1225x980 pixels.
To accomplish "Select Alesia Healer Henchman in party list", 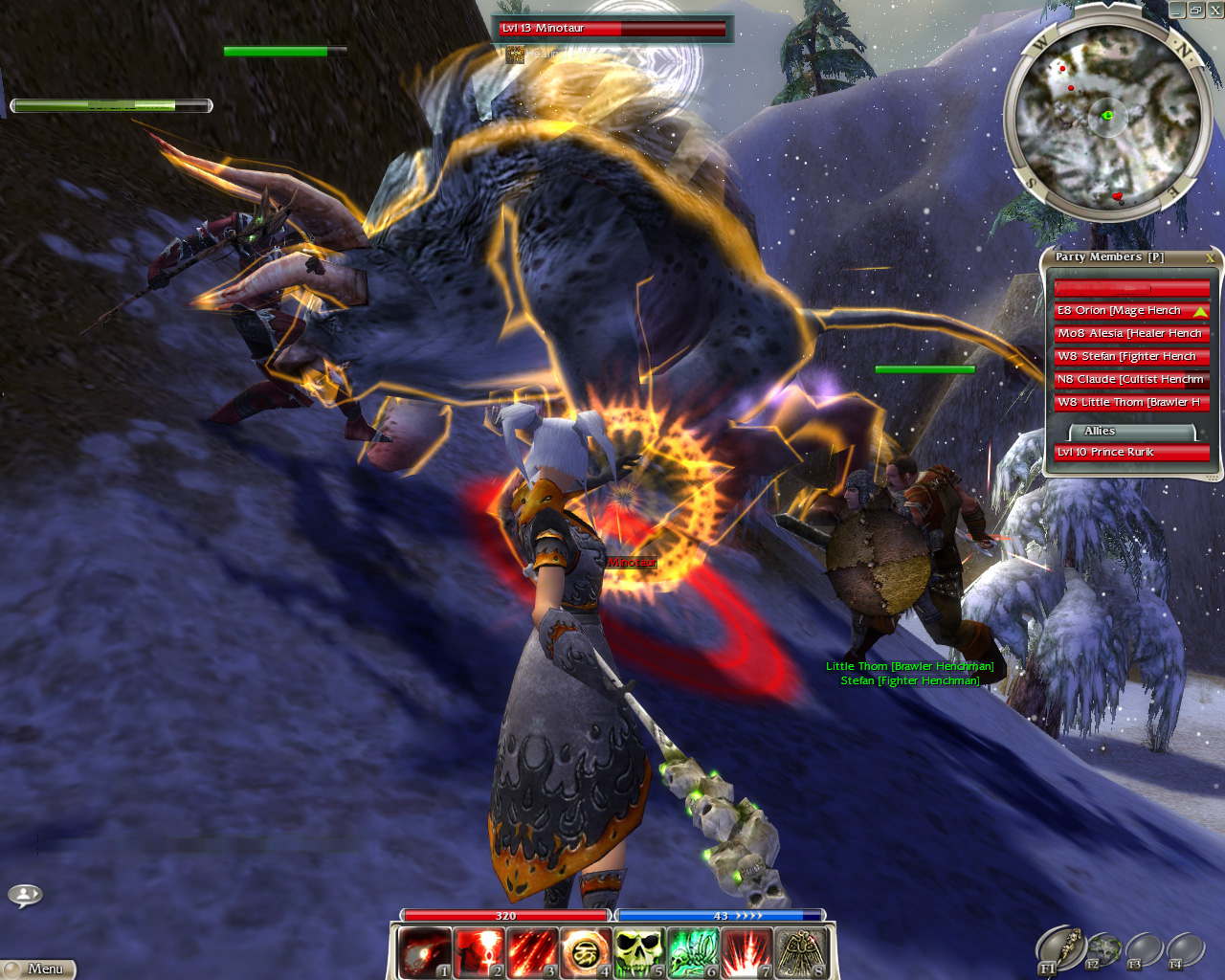I will tap(1131, 334).
